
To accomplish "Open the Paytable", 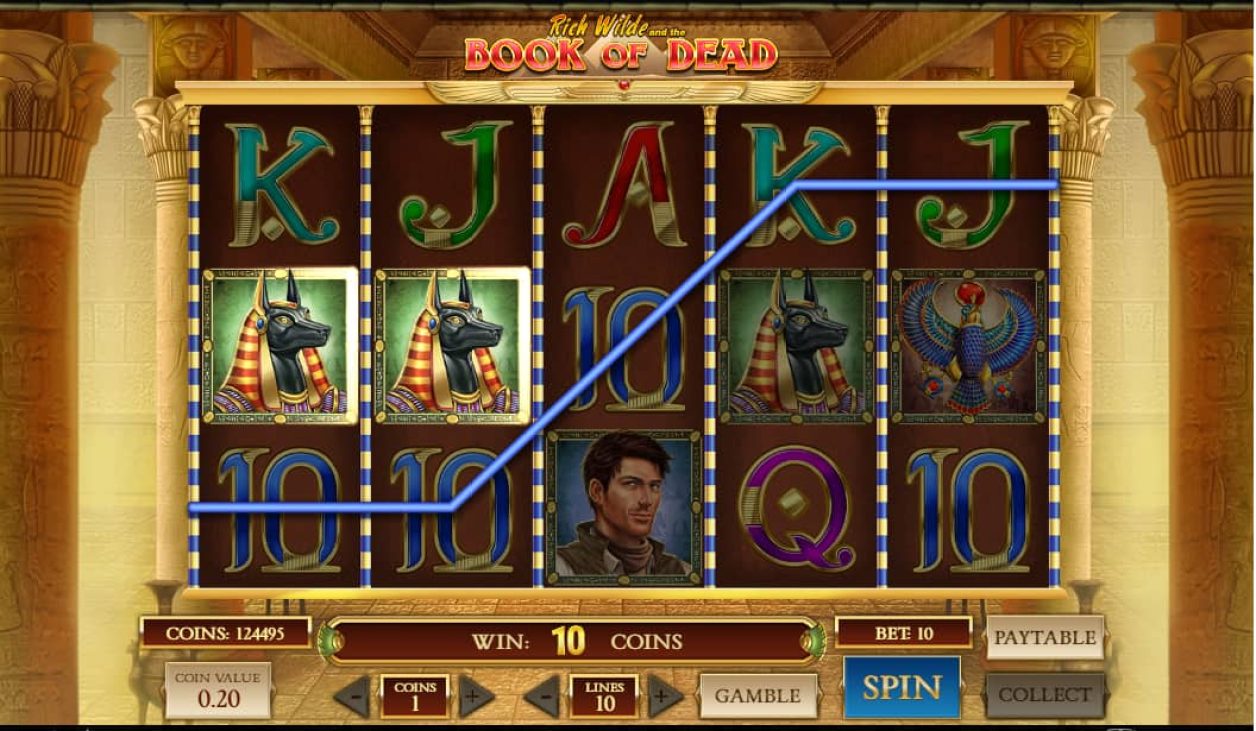I will [x=1045, y=637].
